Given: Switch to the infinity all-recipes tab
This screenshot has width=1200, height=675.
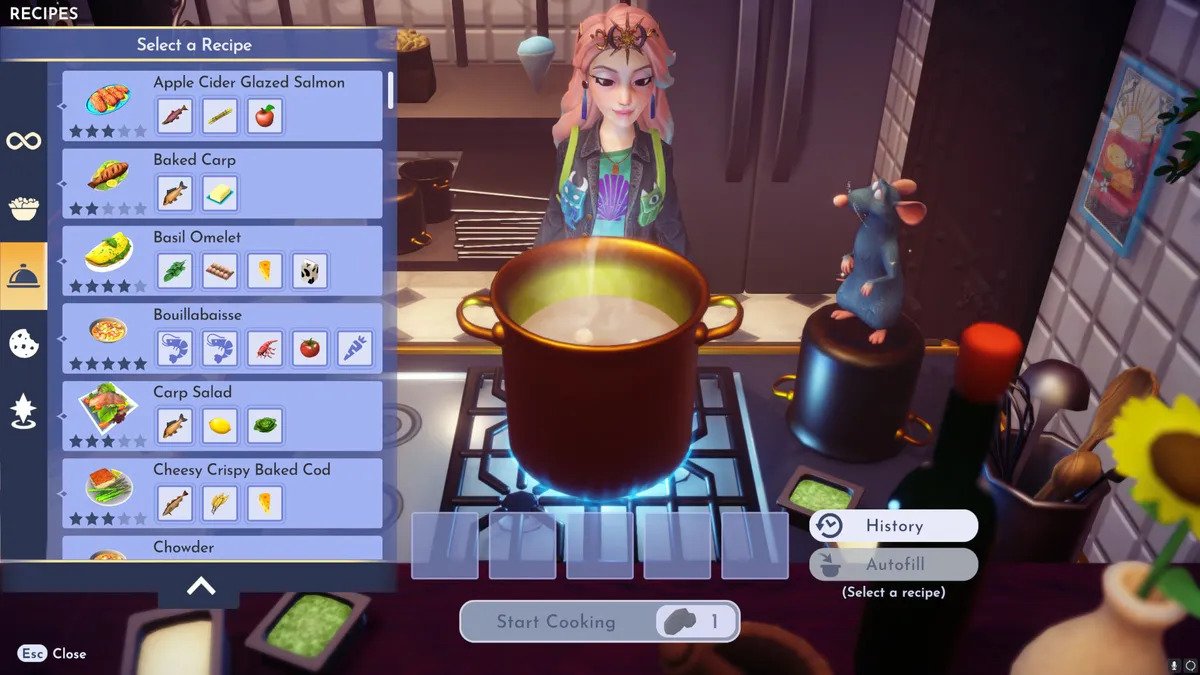Looking at the screenshot, I should [23, 141].
